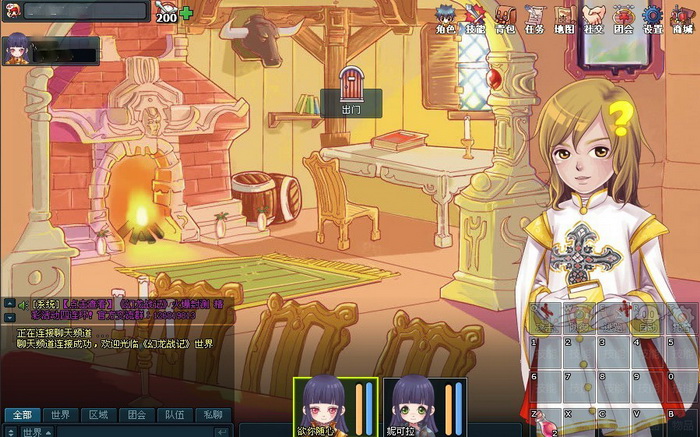700x437 pixels.
Task: Open the 角色 character menu
Action: coord(446,18)
